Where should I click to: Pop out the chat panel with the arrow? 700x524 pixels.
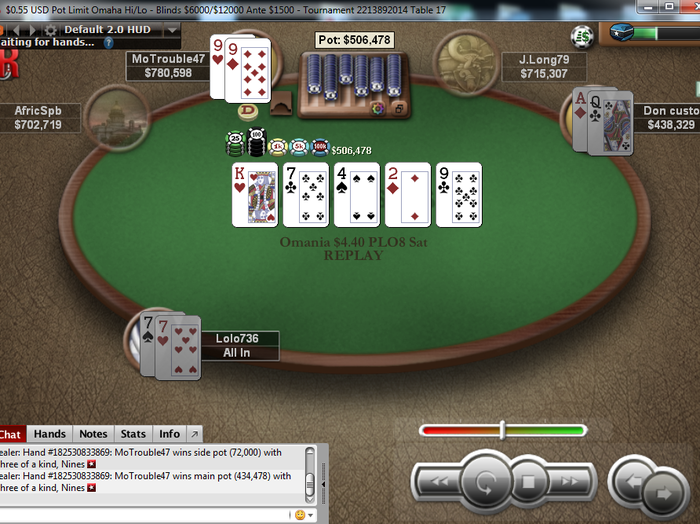[x=194, y=434]
